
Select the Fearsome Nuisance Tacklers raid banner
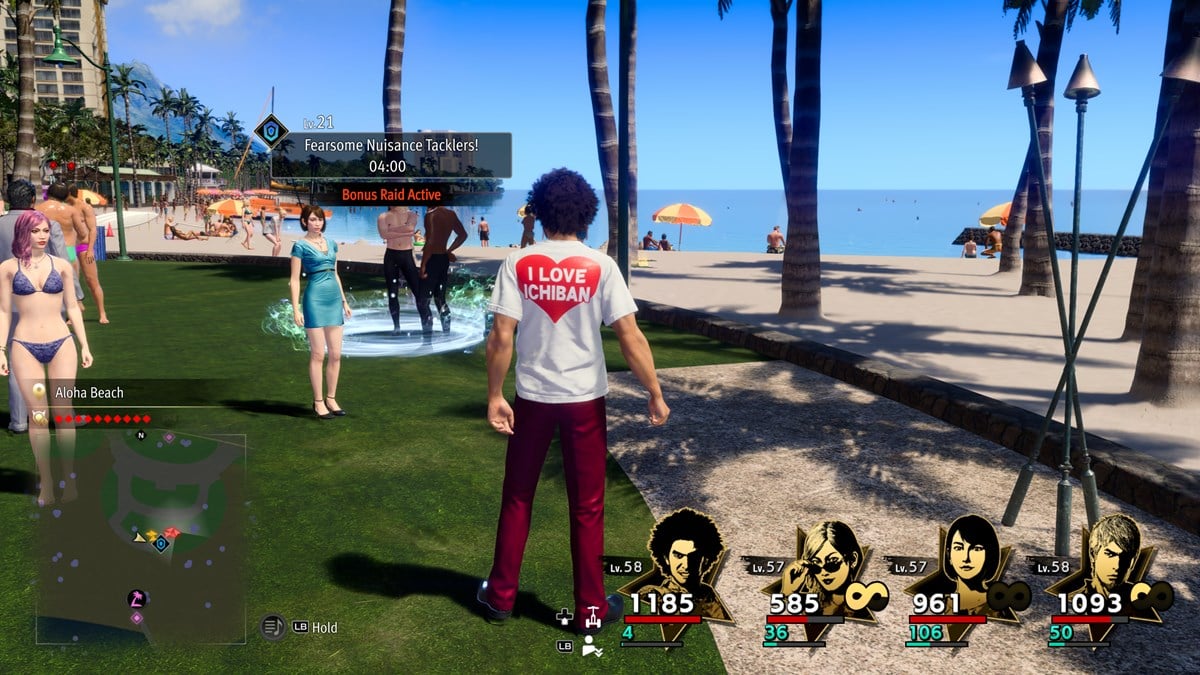click(x=391, y=155)
